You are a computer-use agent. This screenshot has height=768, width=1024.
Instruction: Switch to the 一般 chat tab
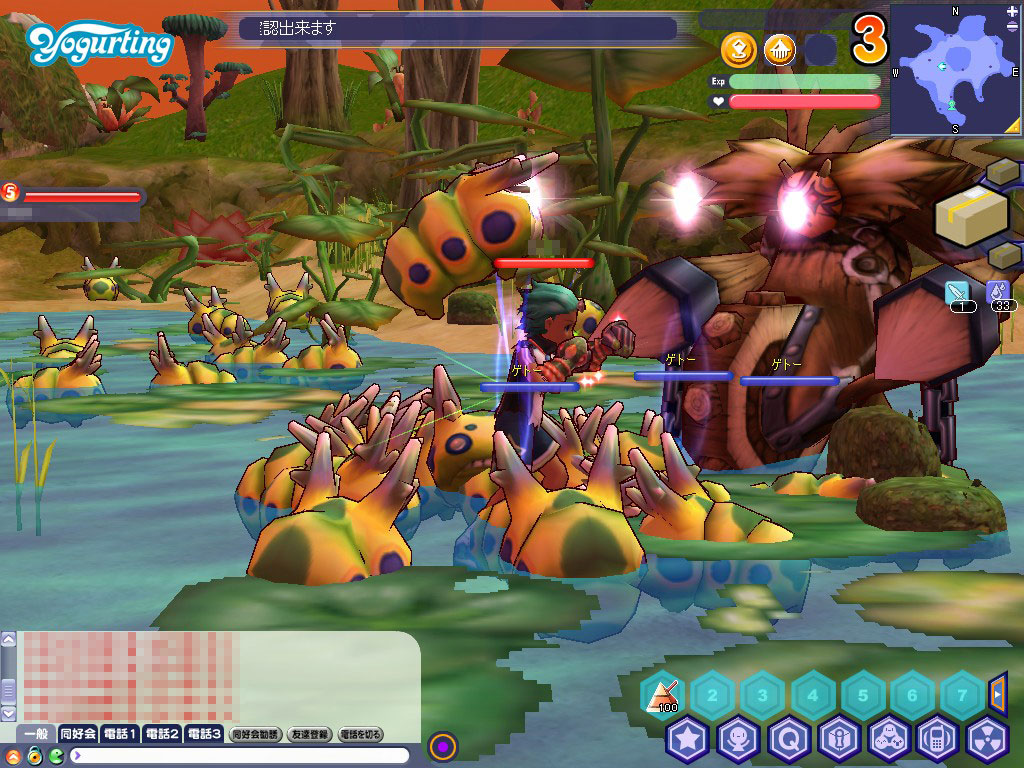point(37,734)
